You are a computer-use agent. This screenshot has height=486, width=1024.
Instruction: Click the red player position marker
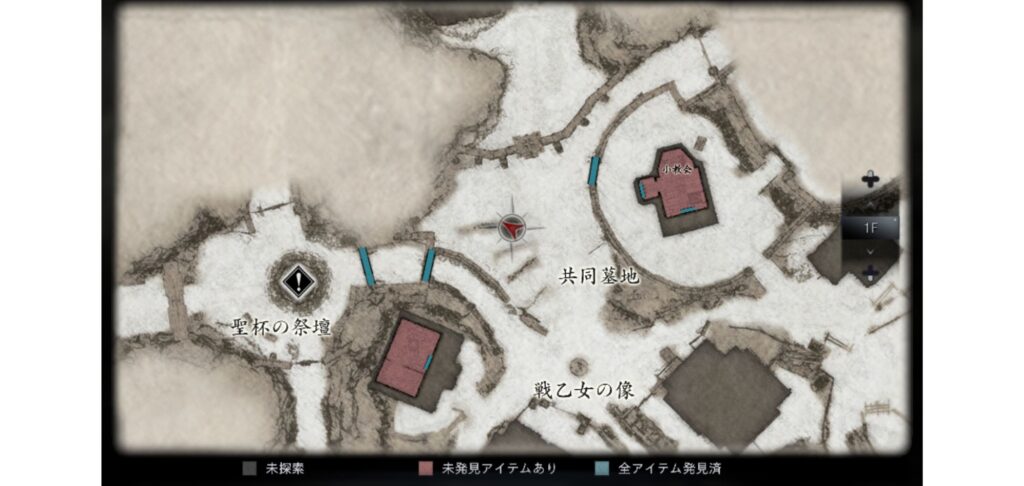512,228
